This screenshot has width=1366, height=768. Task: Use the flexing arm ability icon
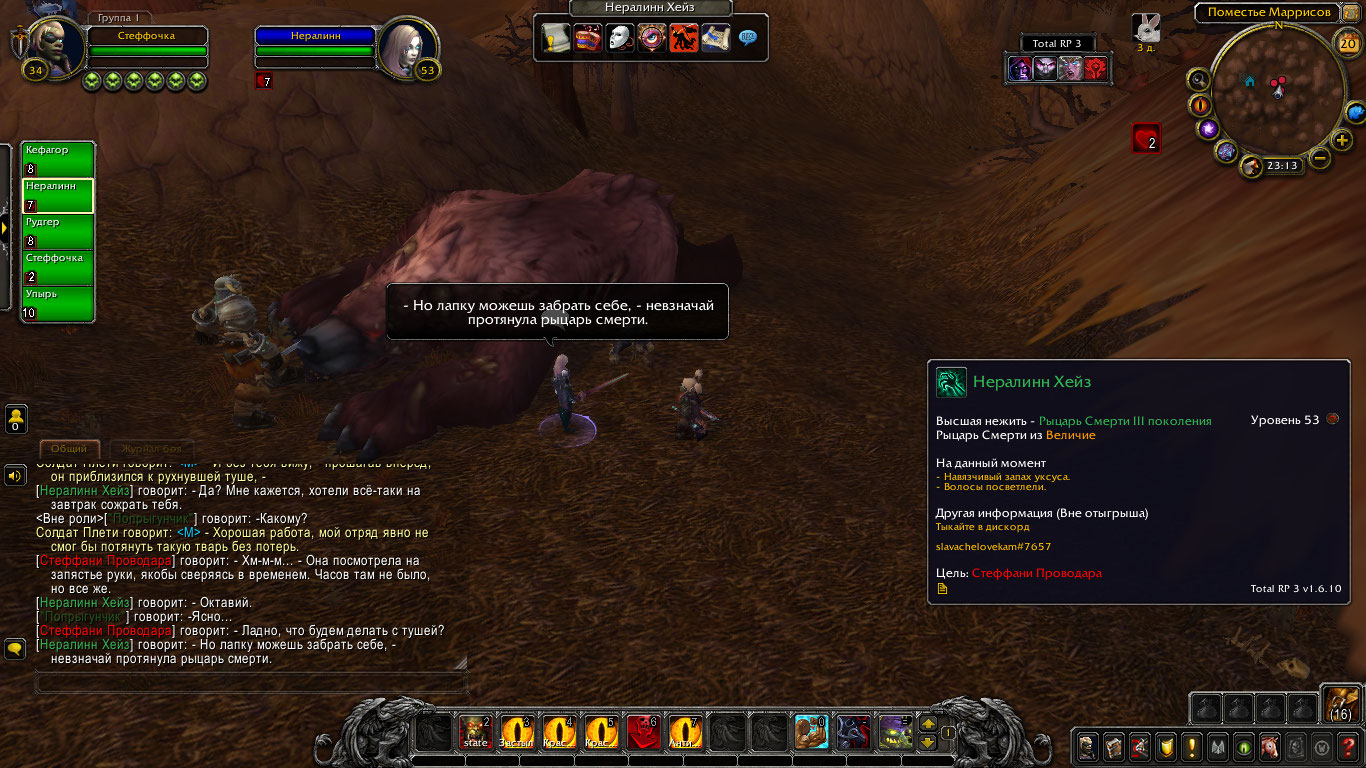[x=810, y=733]
